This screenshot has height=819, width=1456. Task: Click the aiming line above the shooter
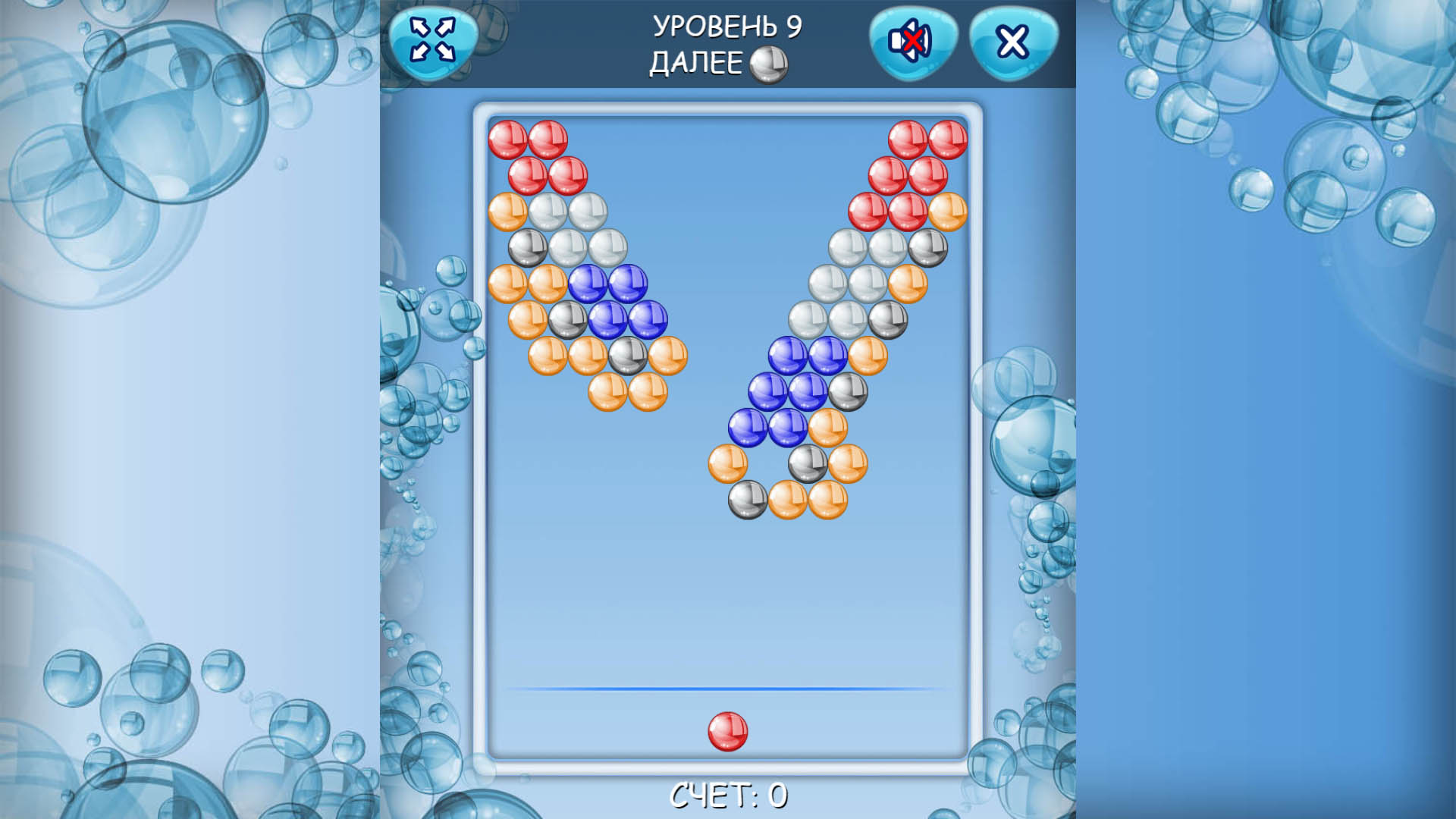click(727, 686)
